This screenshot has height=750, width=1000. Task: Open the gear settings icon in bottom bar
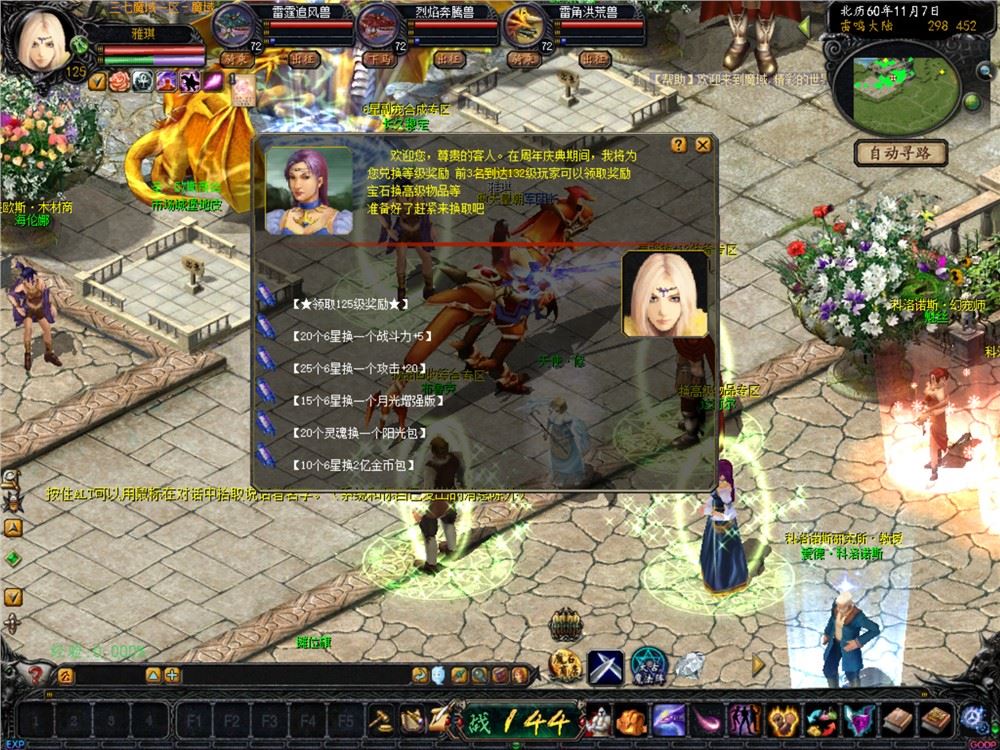tap(971, 718)
